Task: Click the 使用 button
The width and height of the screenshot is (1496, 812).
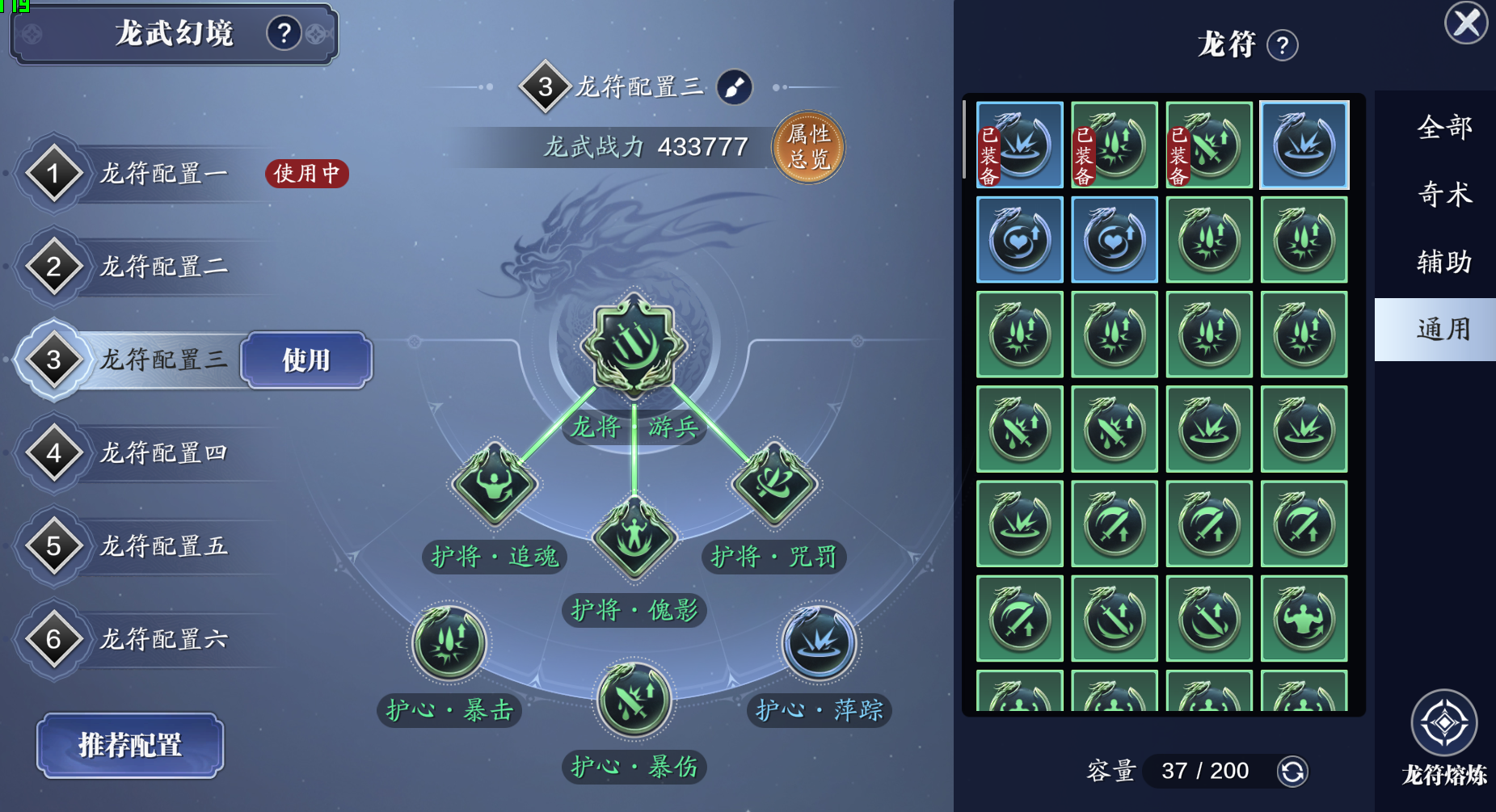Action: pos(306,360)
